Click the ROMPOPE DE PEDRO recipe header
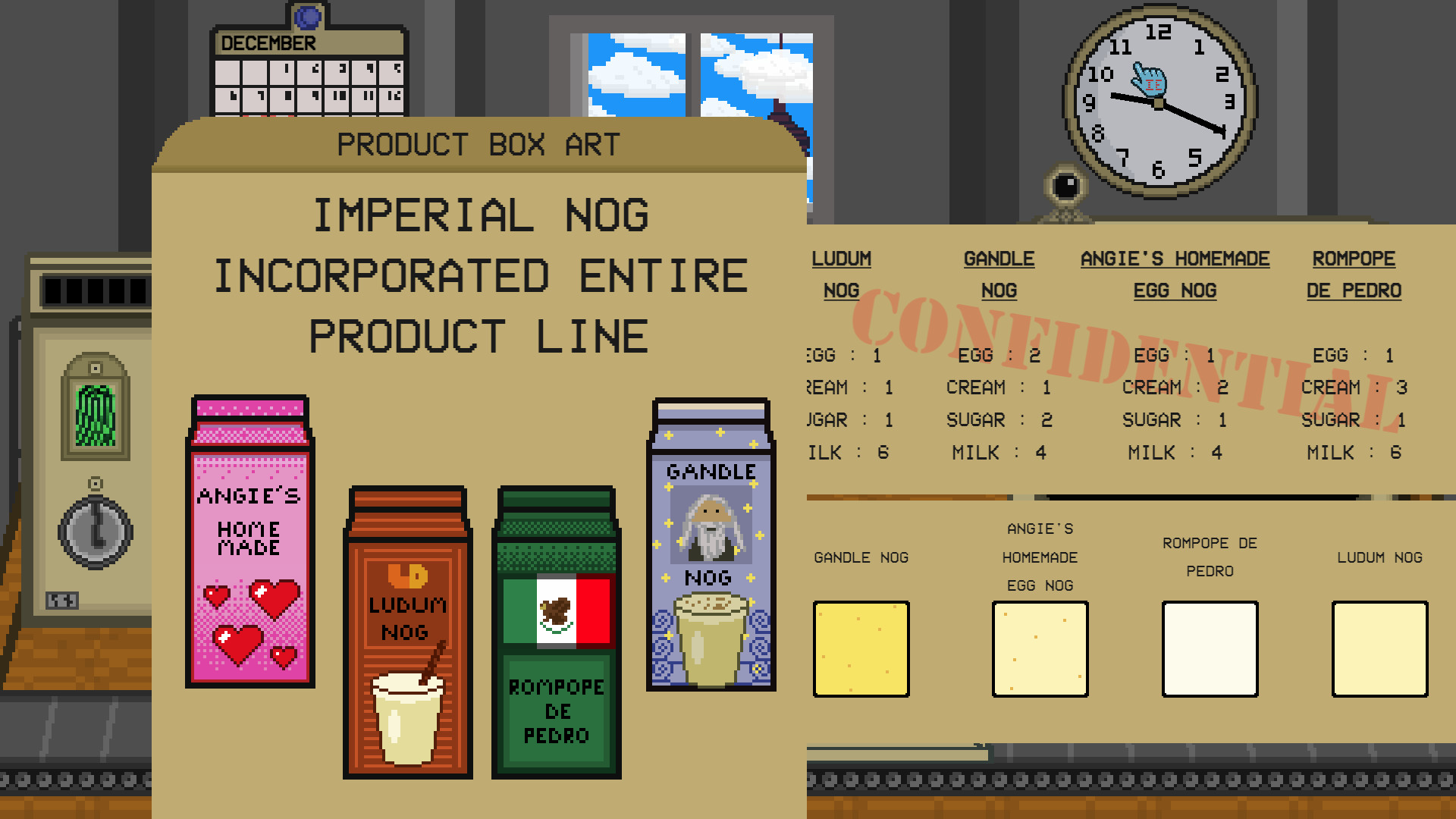This screenshot has height=819, width=1456. point(1354,273)
